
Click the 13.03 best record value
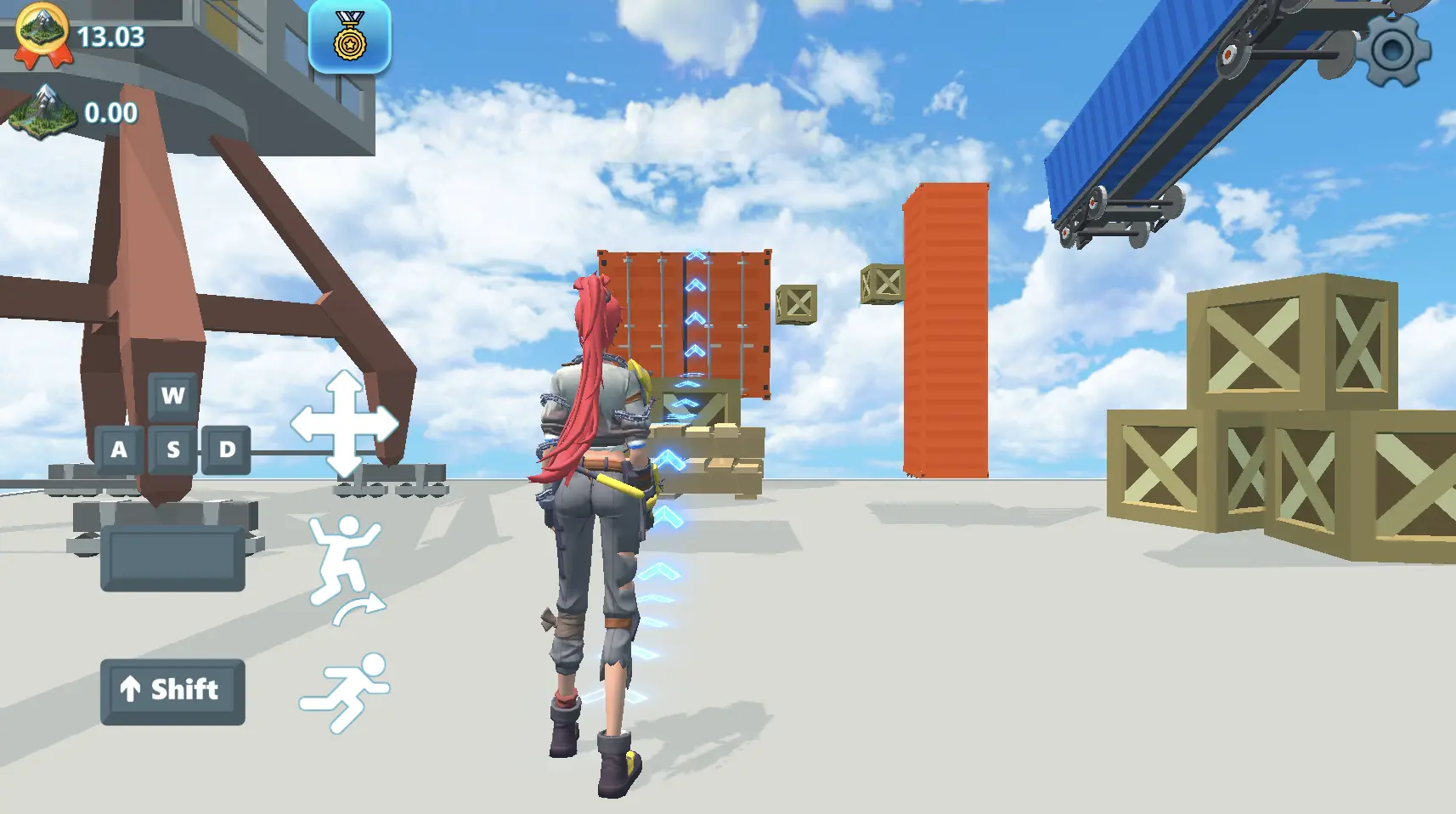coord(110,37)
